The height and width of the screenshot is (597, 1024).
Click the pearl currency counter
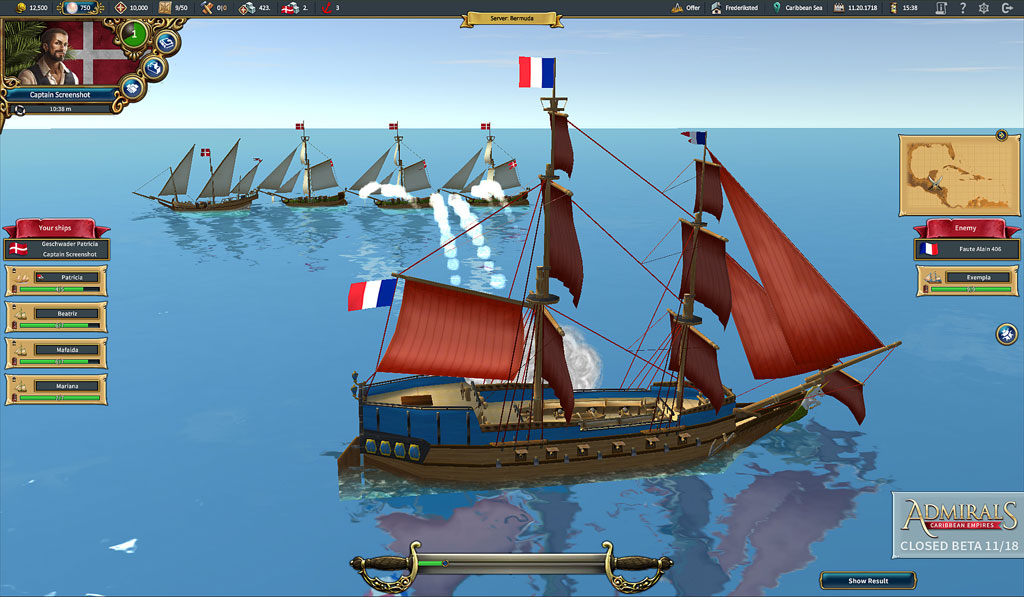(77, 8)
